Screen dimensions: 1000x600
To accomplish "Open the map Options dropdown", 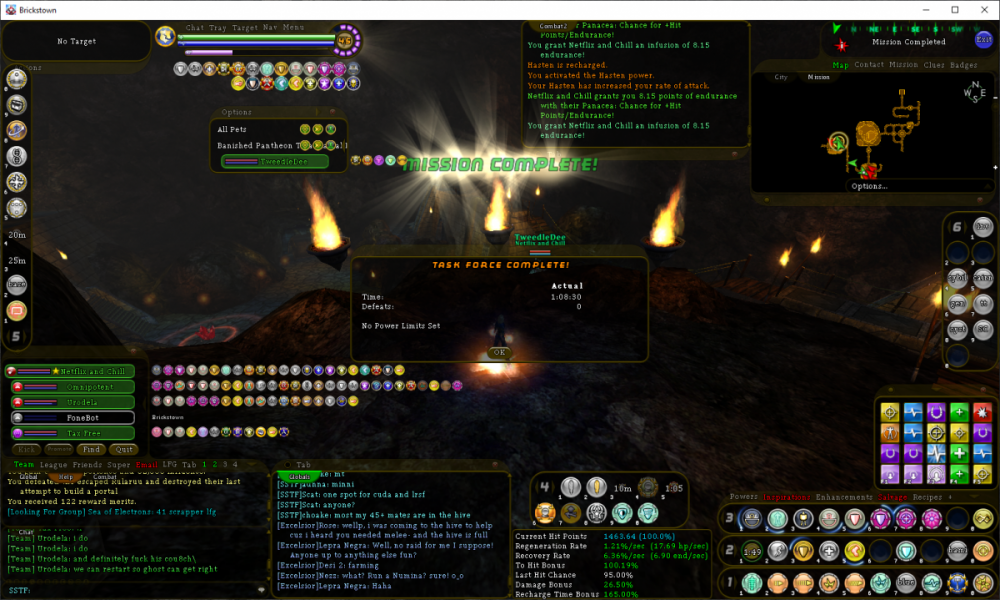I will [869, 186].
